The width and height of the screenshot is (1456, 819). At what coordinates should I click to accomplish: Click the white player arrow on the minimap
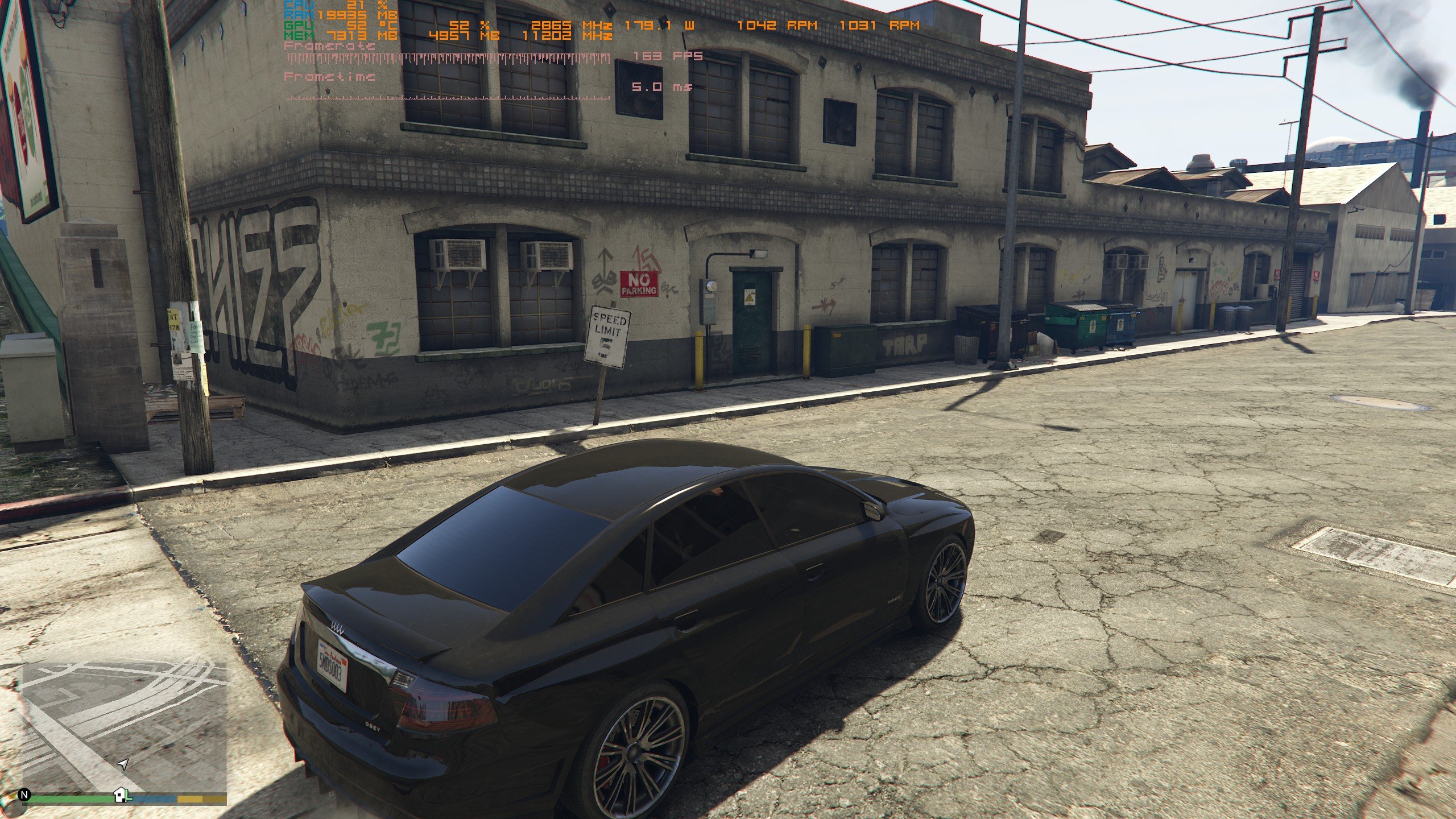(x=122, y=764)
